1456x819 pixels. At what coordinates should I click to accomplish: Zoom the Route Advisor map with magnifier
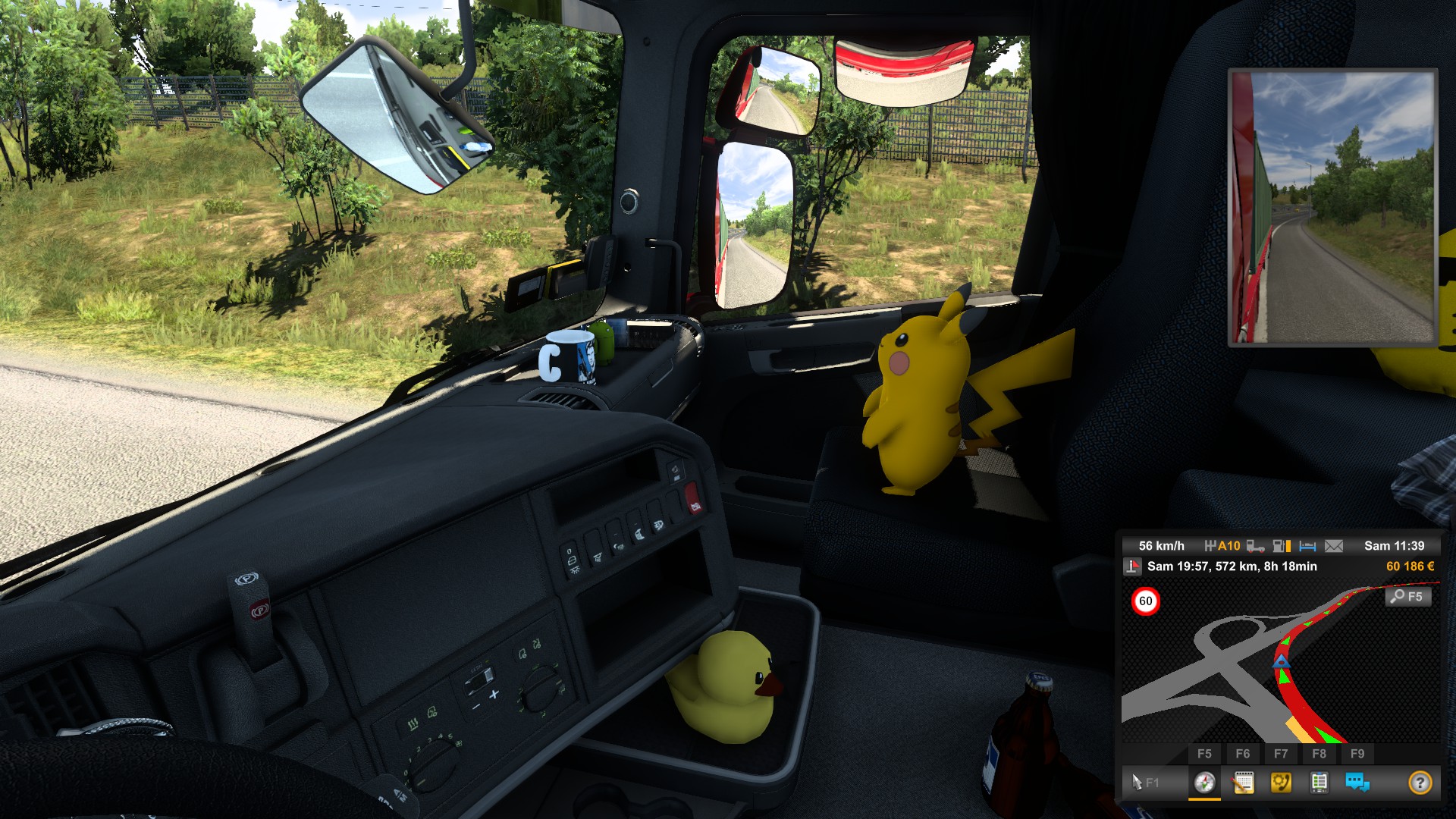point(1408,597)
